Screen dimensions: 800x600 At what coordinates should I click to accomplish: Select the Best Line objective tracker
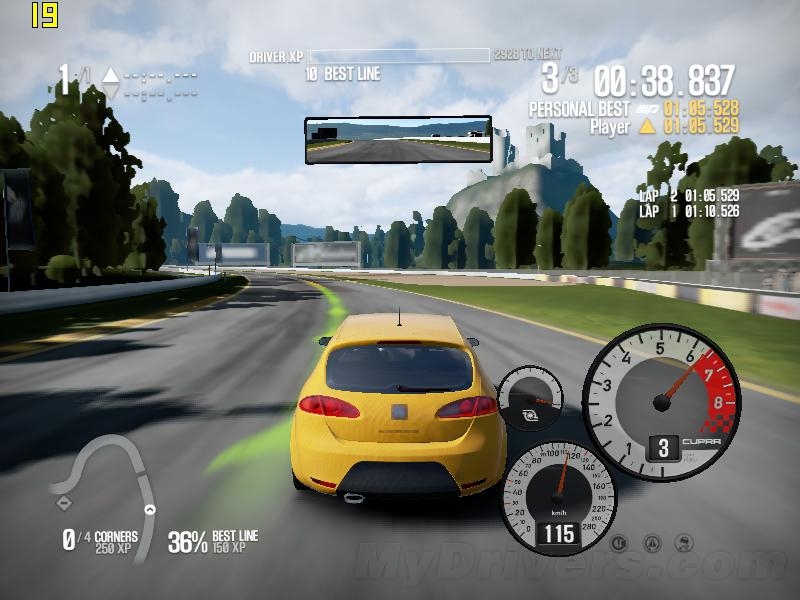pyautogui.click(x=213, y=541)
